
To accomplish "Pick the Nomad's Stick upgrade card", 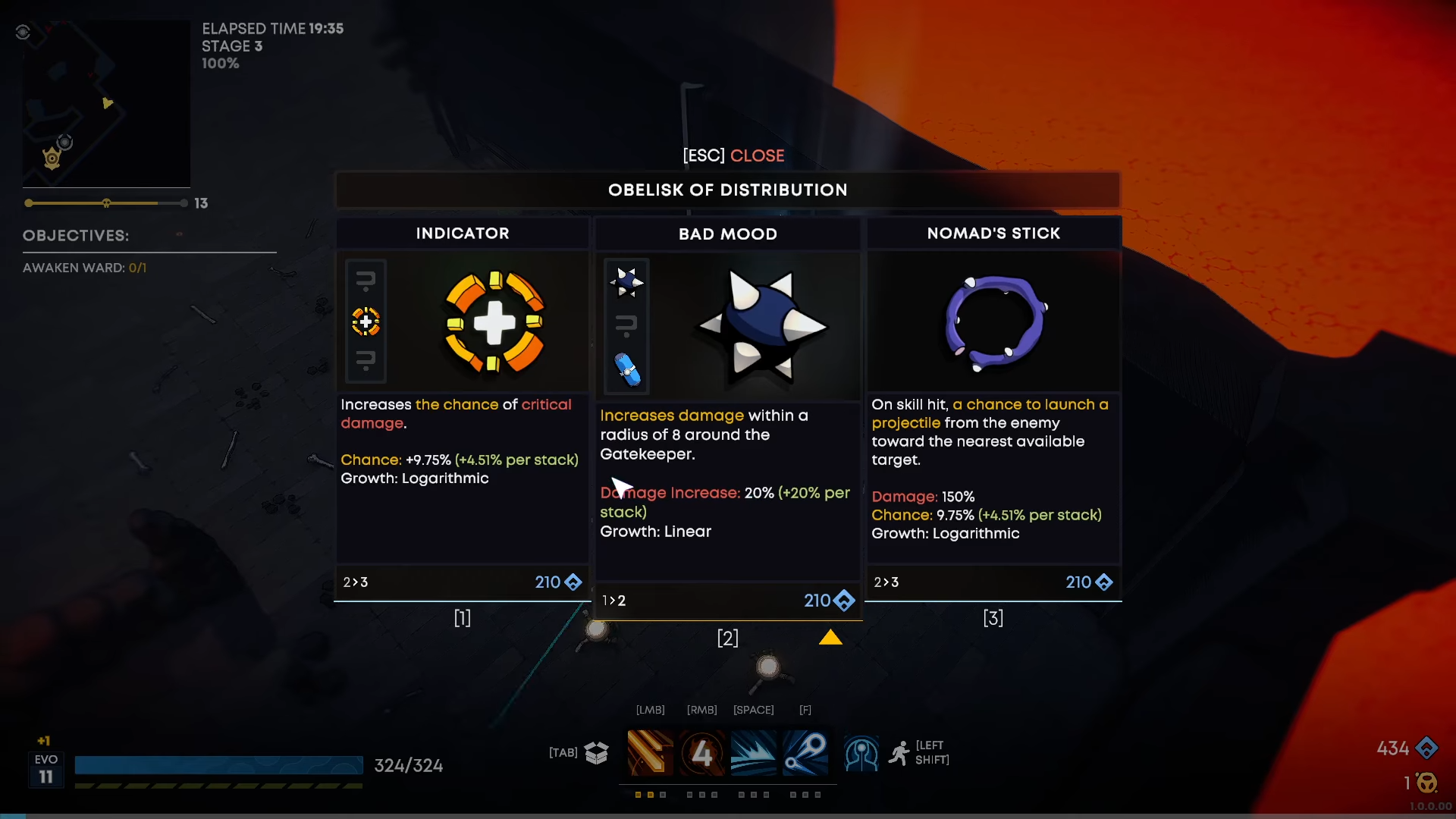I will [993, 409].
